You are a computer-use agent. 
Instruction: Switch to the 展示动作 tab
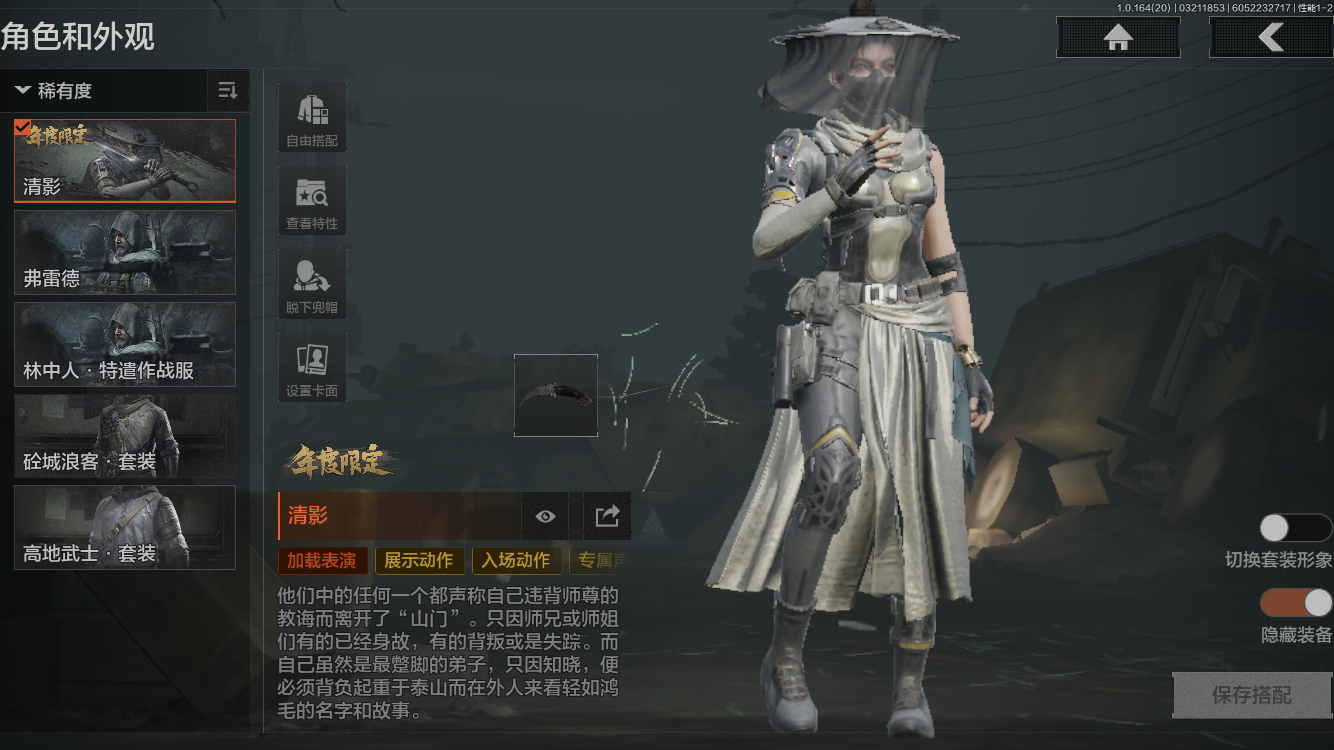(x=419, y=560)
